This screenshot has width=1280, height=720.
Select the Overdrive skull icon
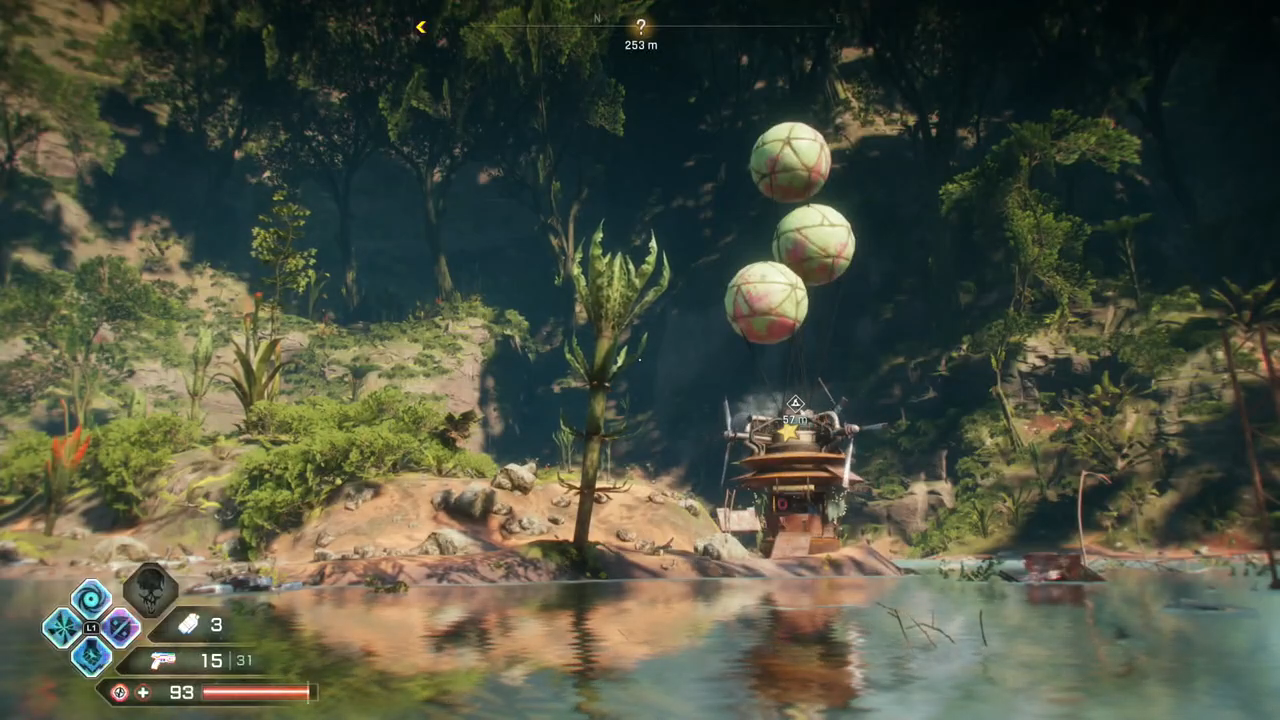pos(151,589)
